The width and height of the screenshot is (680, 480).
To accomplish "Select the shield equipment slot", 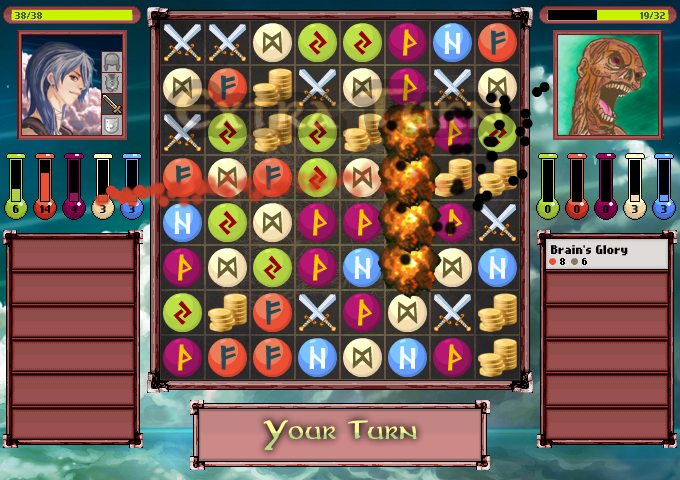I will (x=111, y=124).
